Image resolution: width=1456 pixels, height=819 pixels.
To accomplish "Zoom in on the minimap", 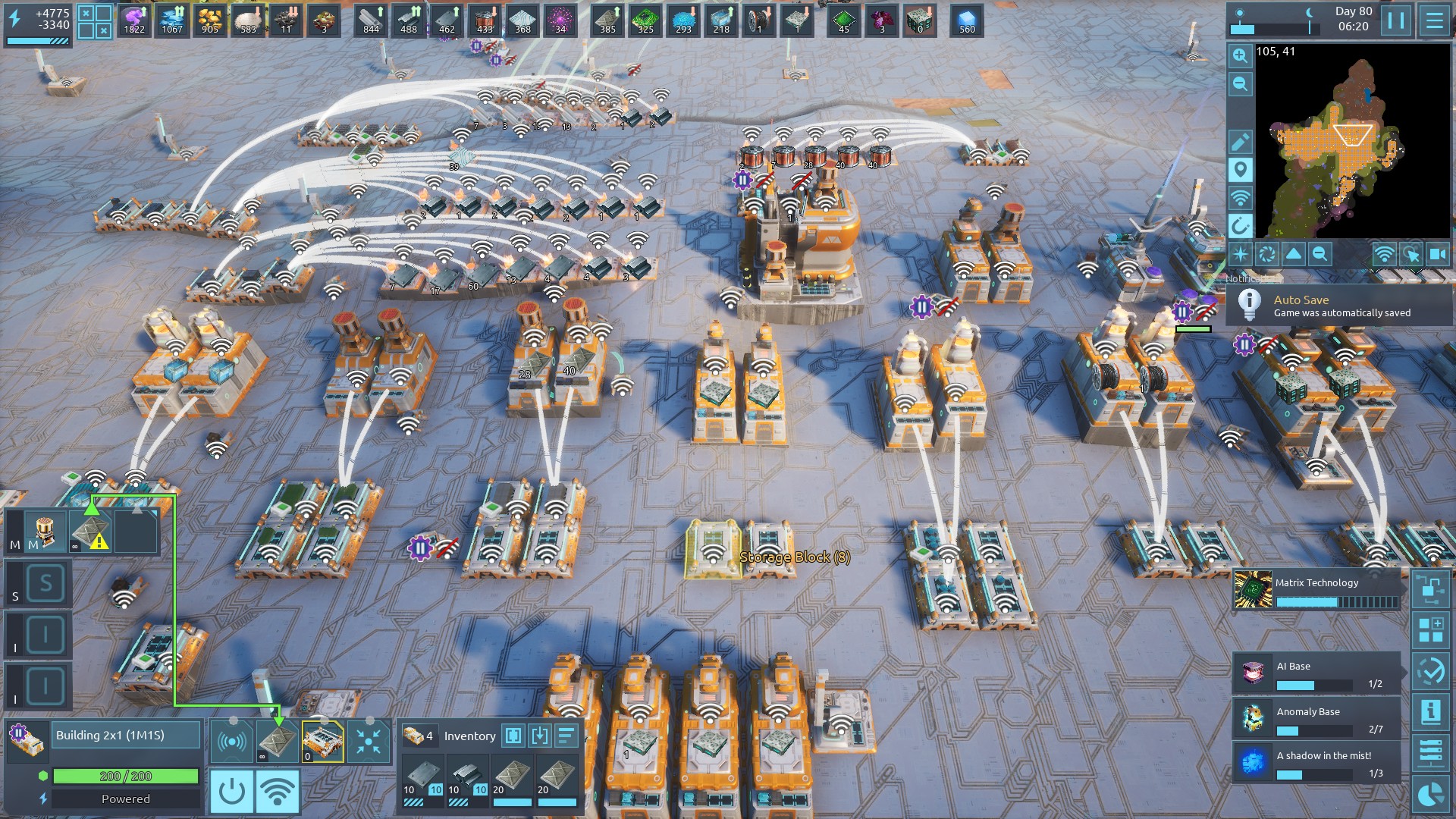I will coord(1240,55).
